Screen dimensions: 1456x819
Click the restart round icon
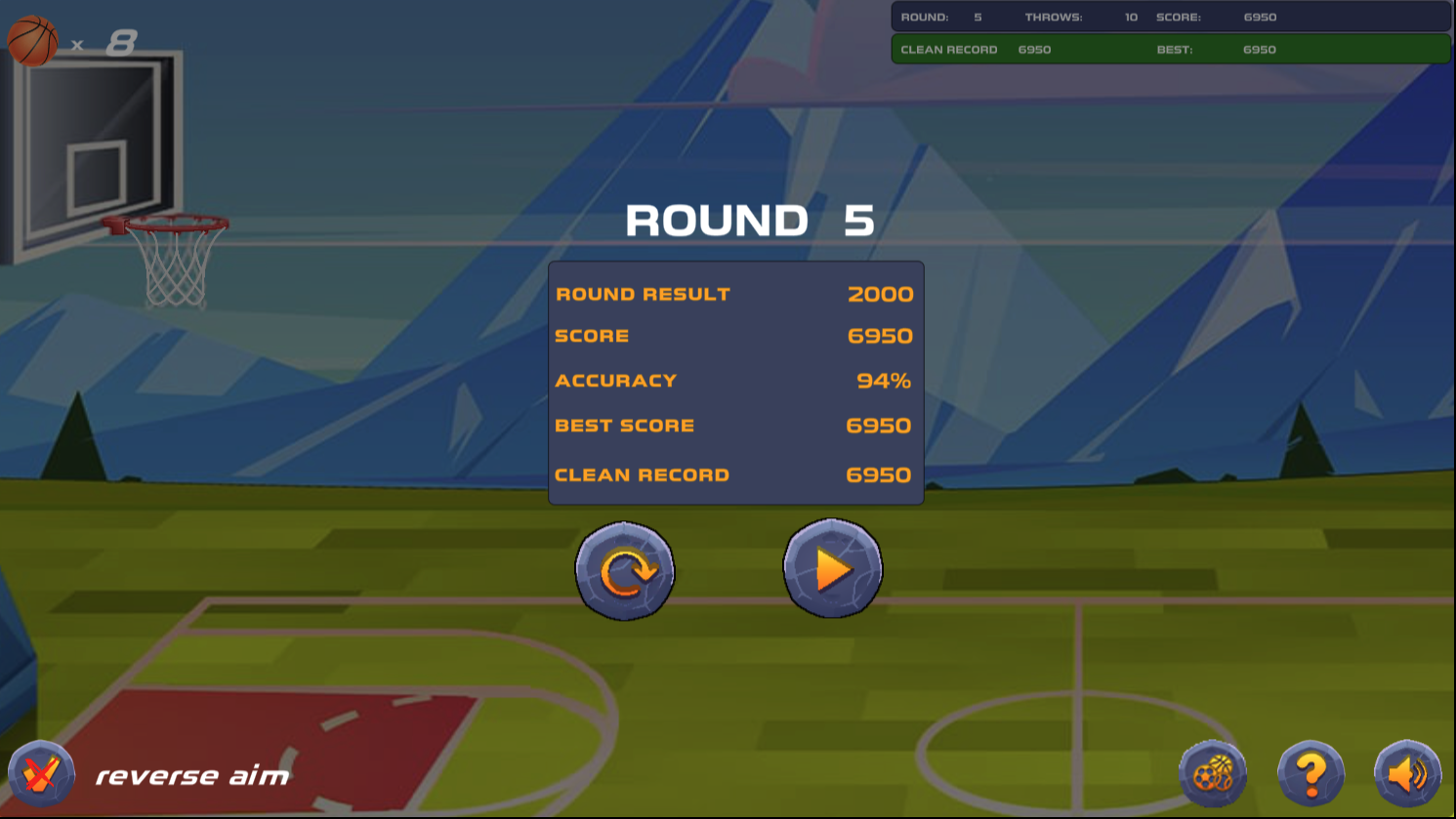click(x=624, y=570)
